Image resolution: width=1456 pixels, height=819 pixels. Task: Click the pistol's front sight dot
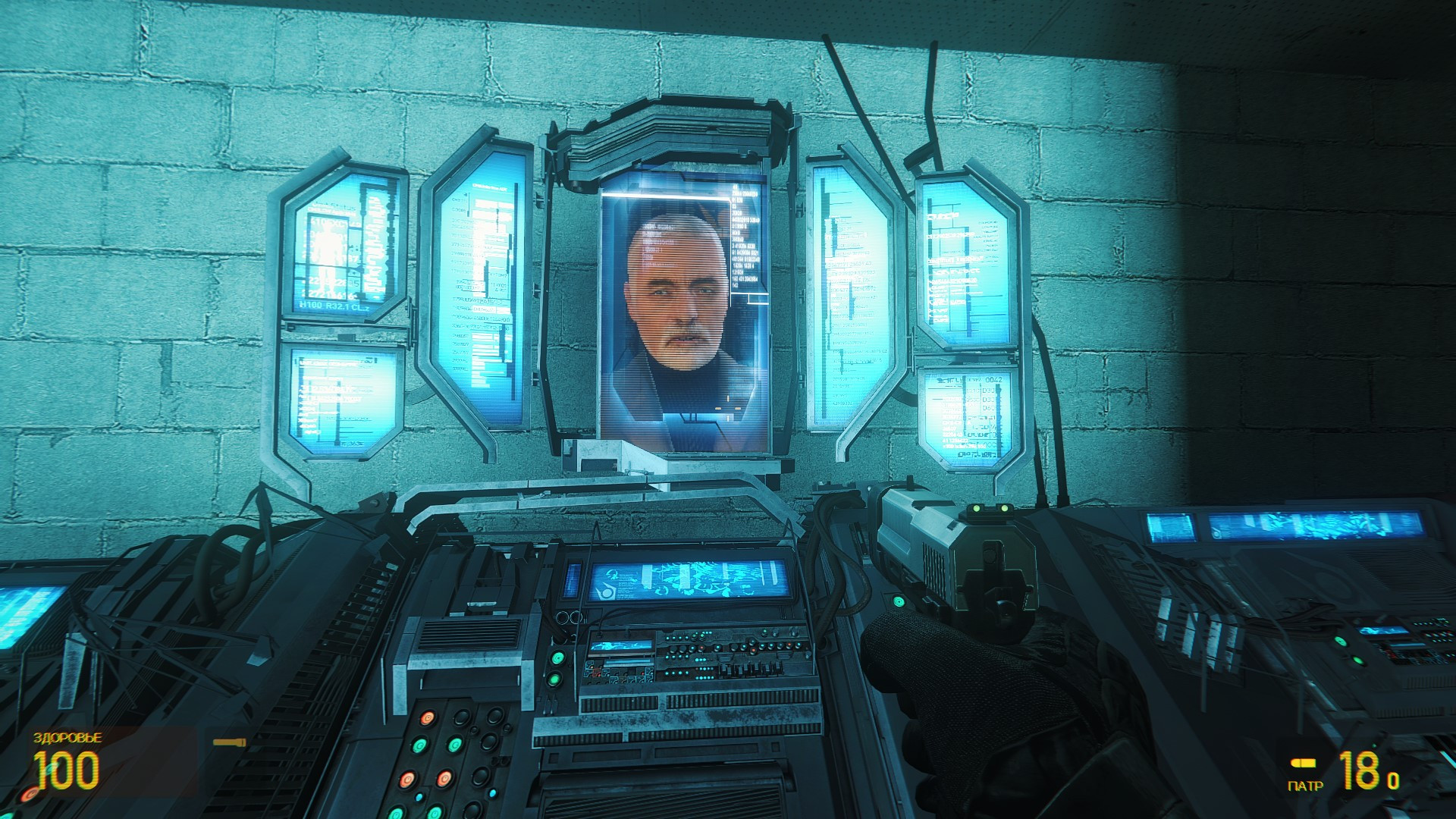tap(977, 508)
